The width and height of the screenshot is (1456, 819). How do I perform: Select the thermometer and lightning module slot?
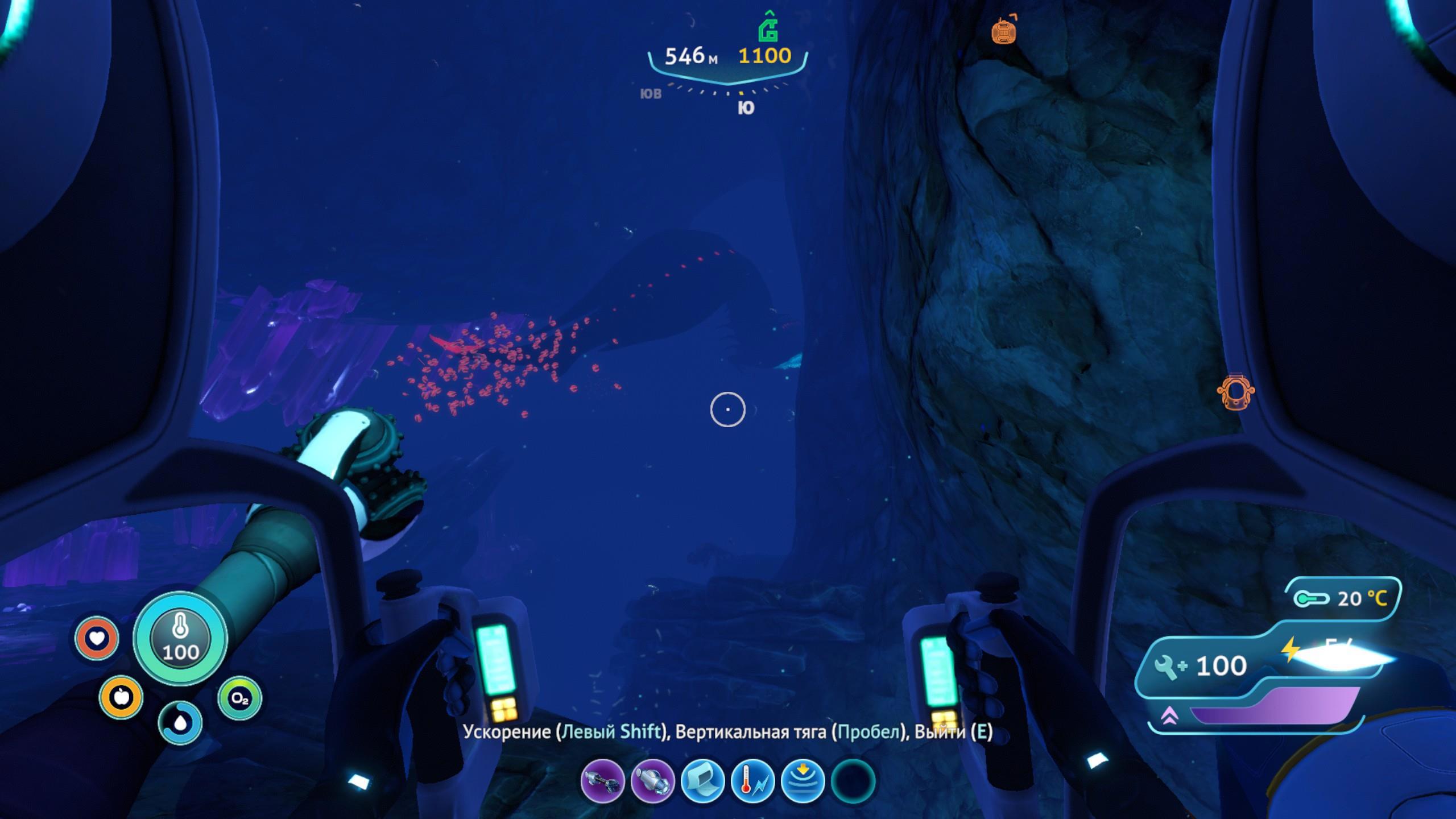coord(752,781)
